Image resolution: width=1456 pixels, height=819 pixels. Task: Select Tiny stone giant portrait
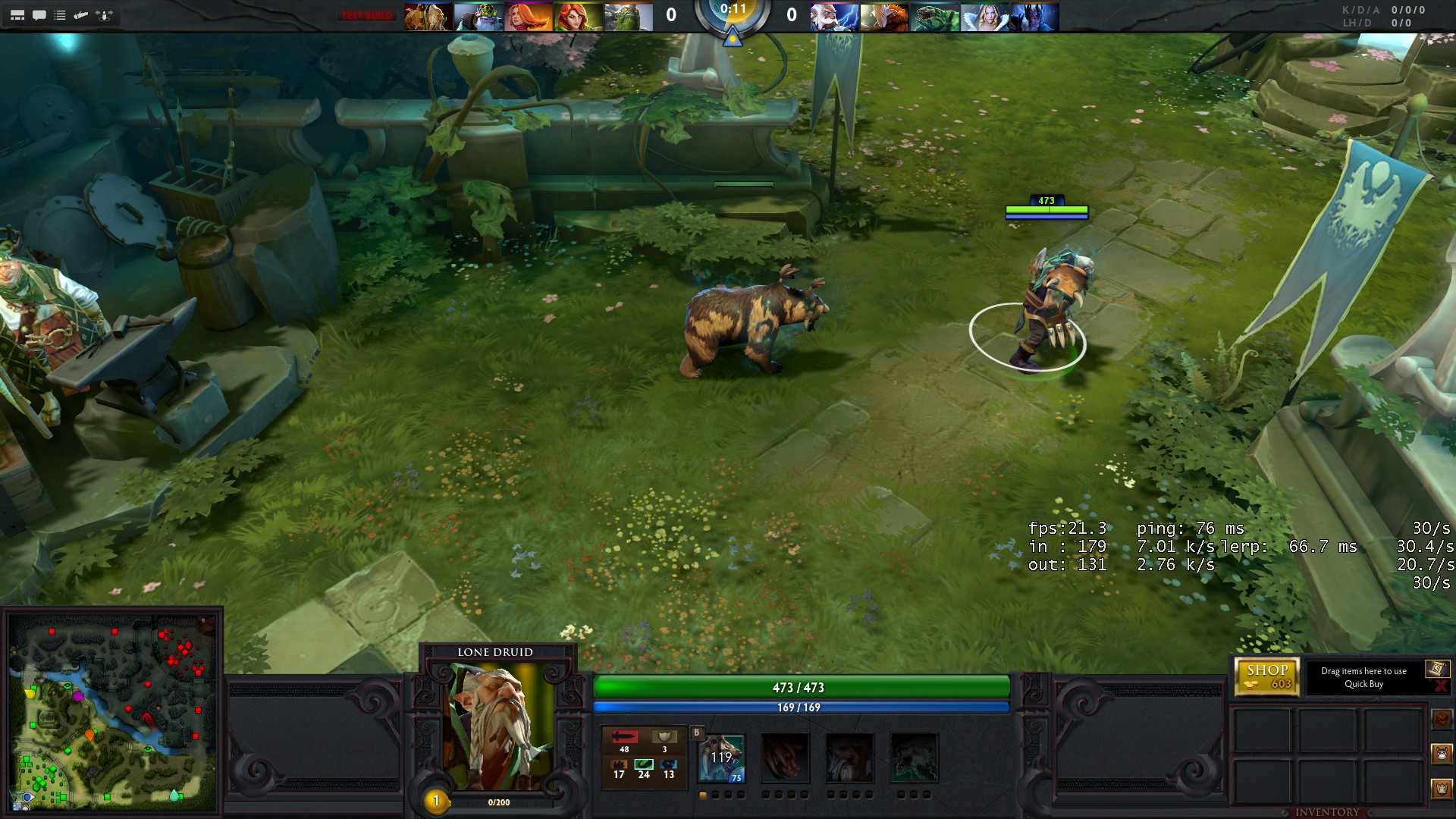[x=629, y=17]
